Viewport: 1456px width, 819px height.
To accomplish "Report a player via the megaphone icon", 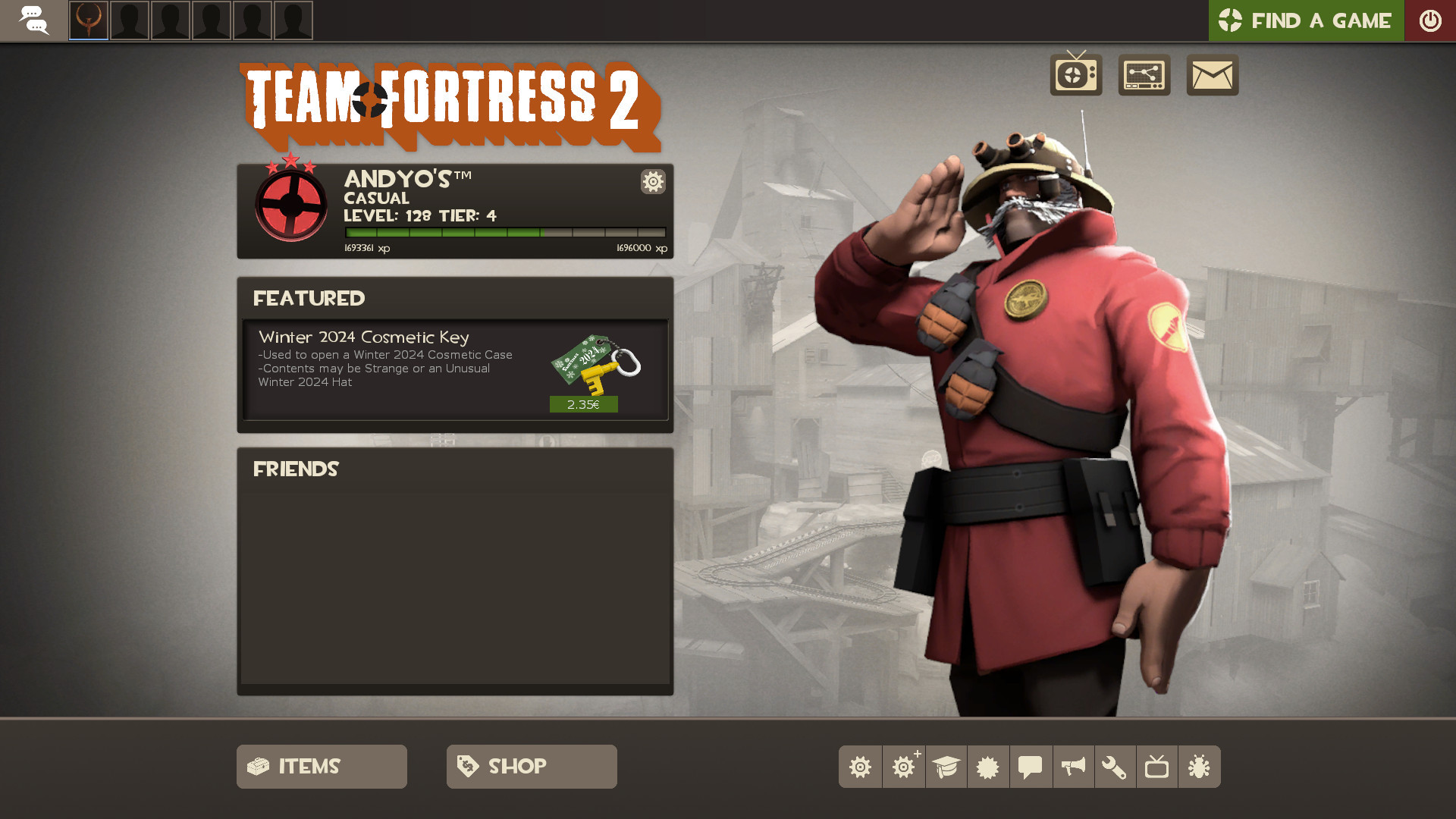I will pyautogui.click(x=1073, y=767).
